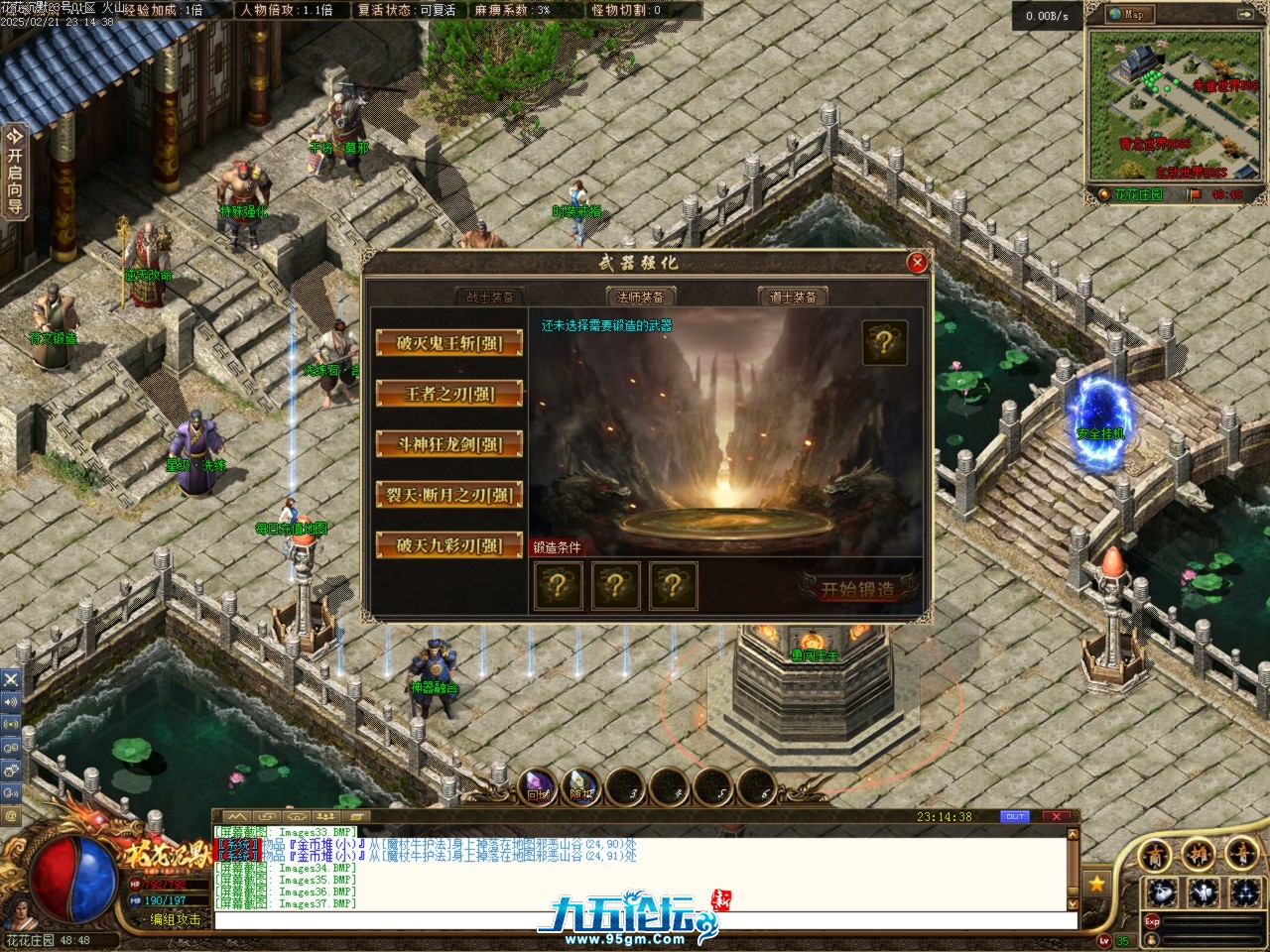This screenshot has height=952, width=1270.
Task: Open the bag icon in the bottom-right panel
Action: click(1163, 891)
